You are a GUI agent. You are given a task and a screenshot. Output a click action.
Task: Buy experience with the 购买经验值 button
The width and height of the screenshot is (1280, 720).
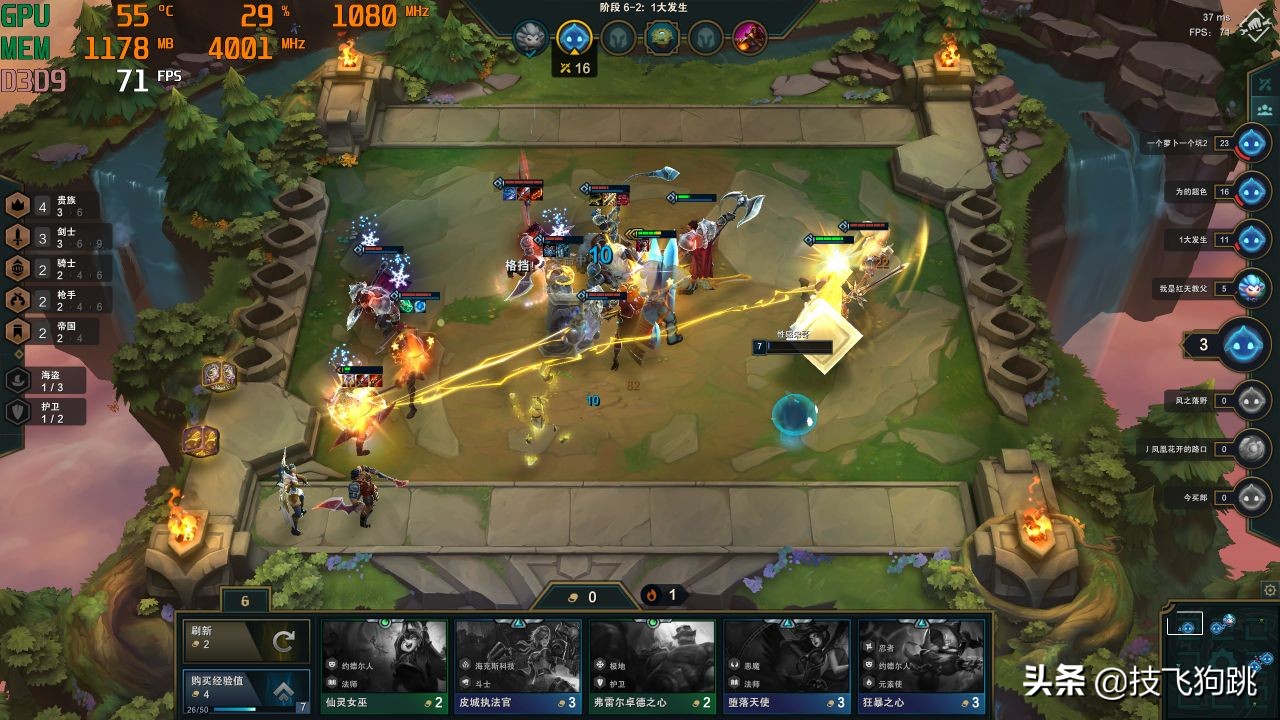245,689
